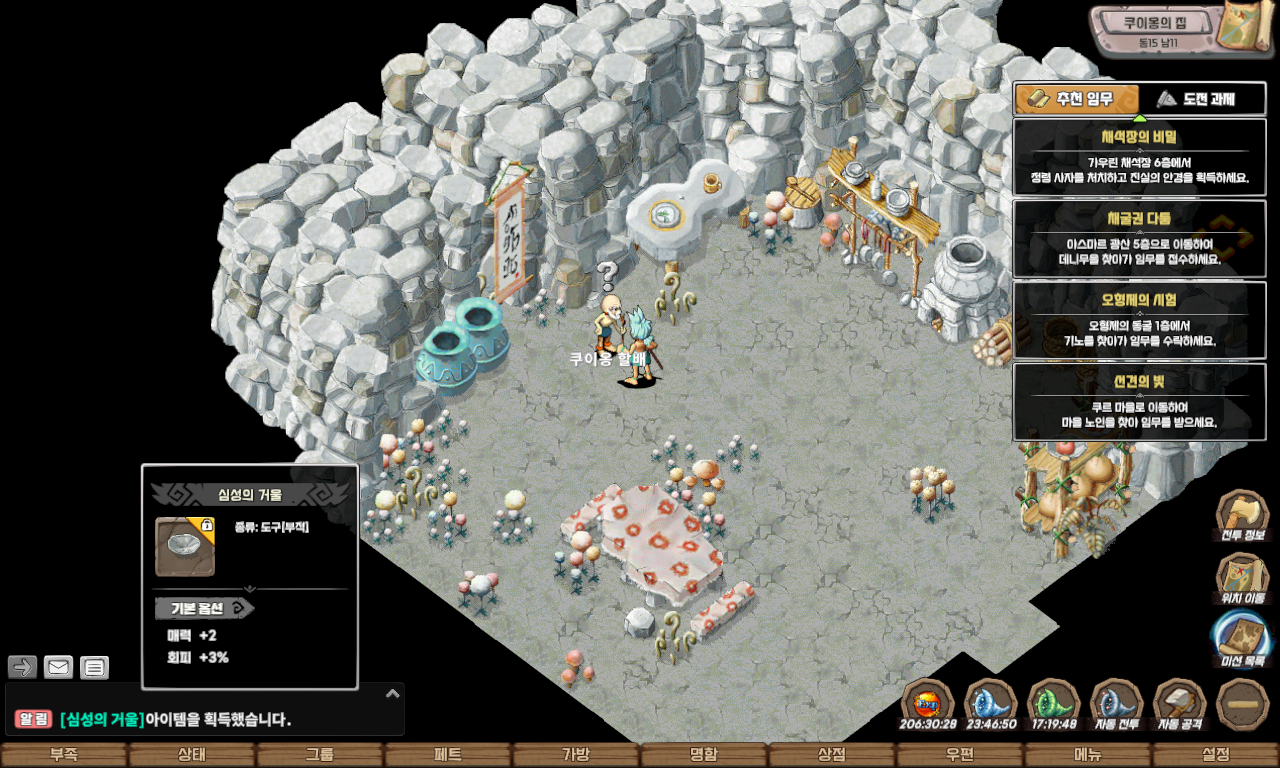Screen dimensions: 1280x768
Task: Open the 위치 이동 map icon
Action: [1242, 578]
